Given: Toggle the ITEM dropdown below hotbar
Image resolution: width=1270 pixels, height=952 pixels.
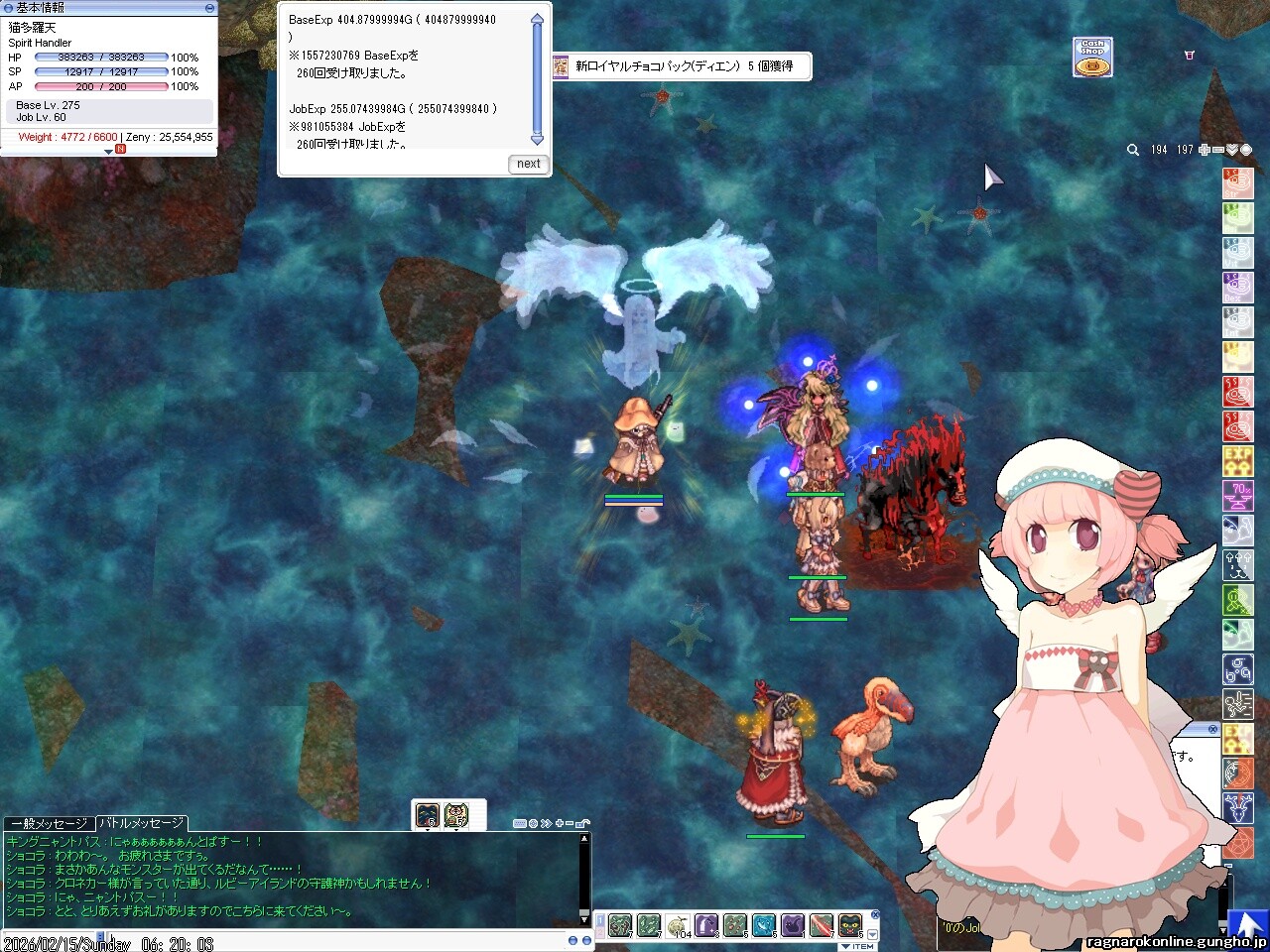Looking at the screenshot, I should pos(857,946).
